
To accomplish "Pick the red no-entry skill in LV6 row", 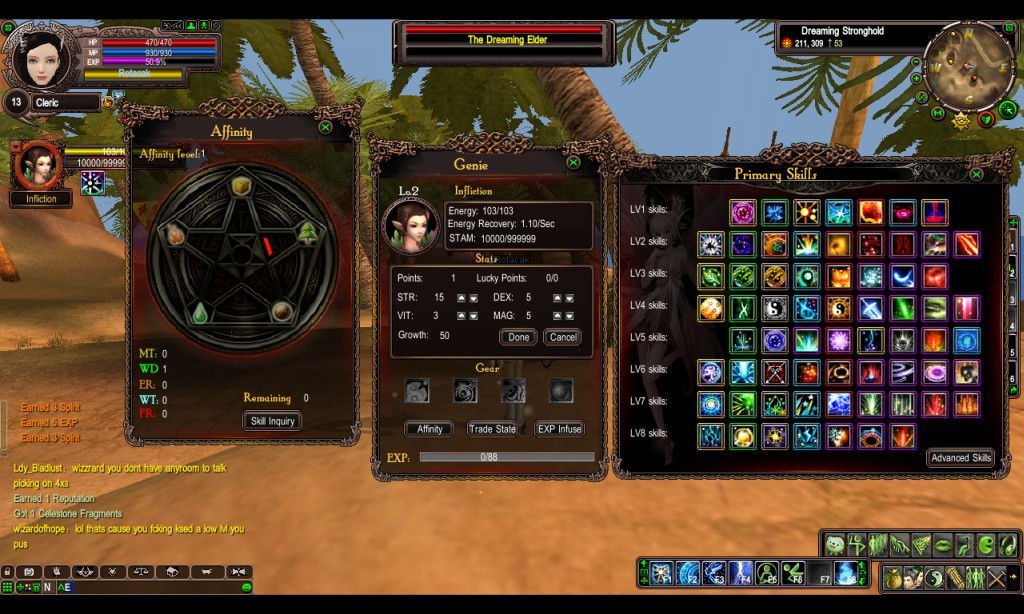I will click(774, 372).
